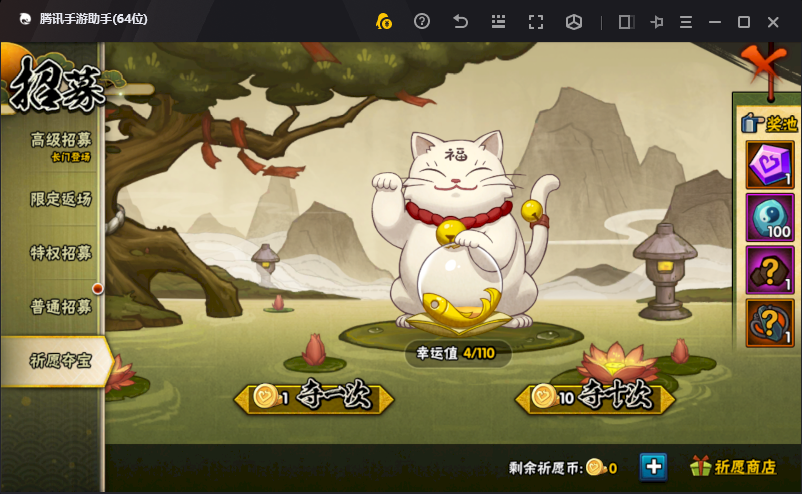Open the 奖池 prize pool header
Image resolution: width=802 pixels, height=494 pixels.
point(768,124)
